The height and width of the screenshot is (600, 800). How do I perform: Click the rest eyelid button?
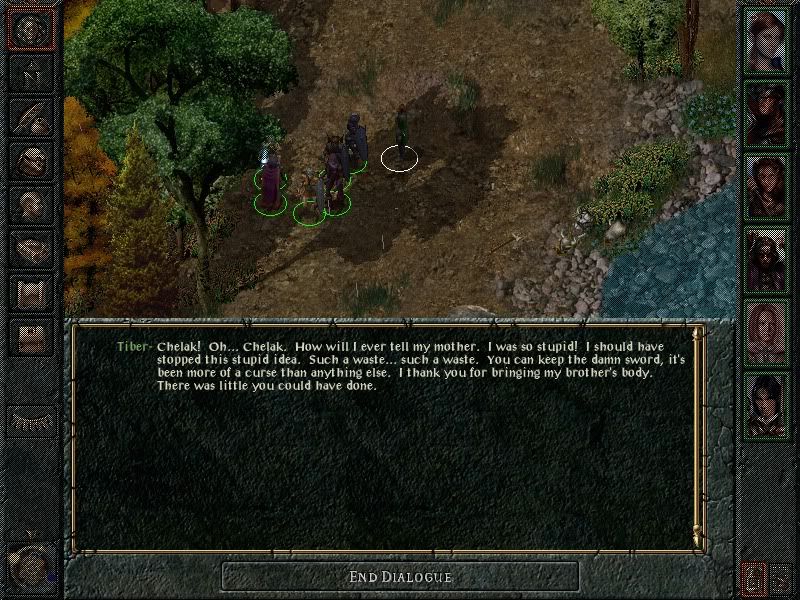pyautogui.click(x=31, y=420)
